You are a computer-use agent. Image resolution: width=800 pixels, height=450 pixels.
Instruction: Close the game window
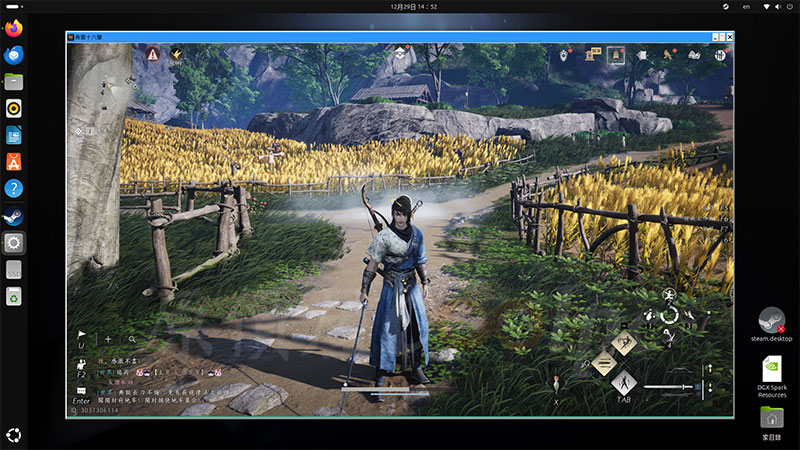pos(727,36)
